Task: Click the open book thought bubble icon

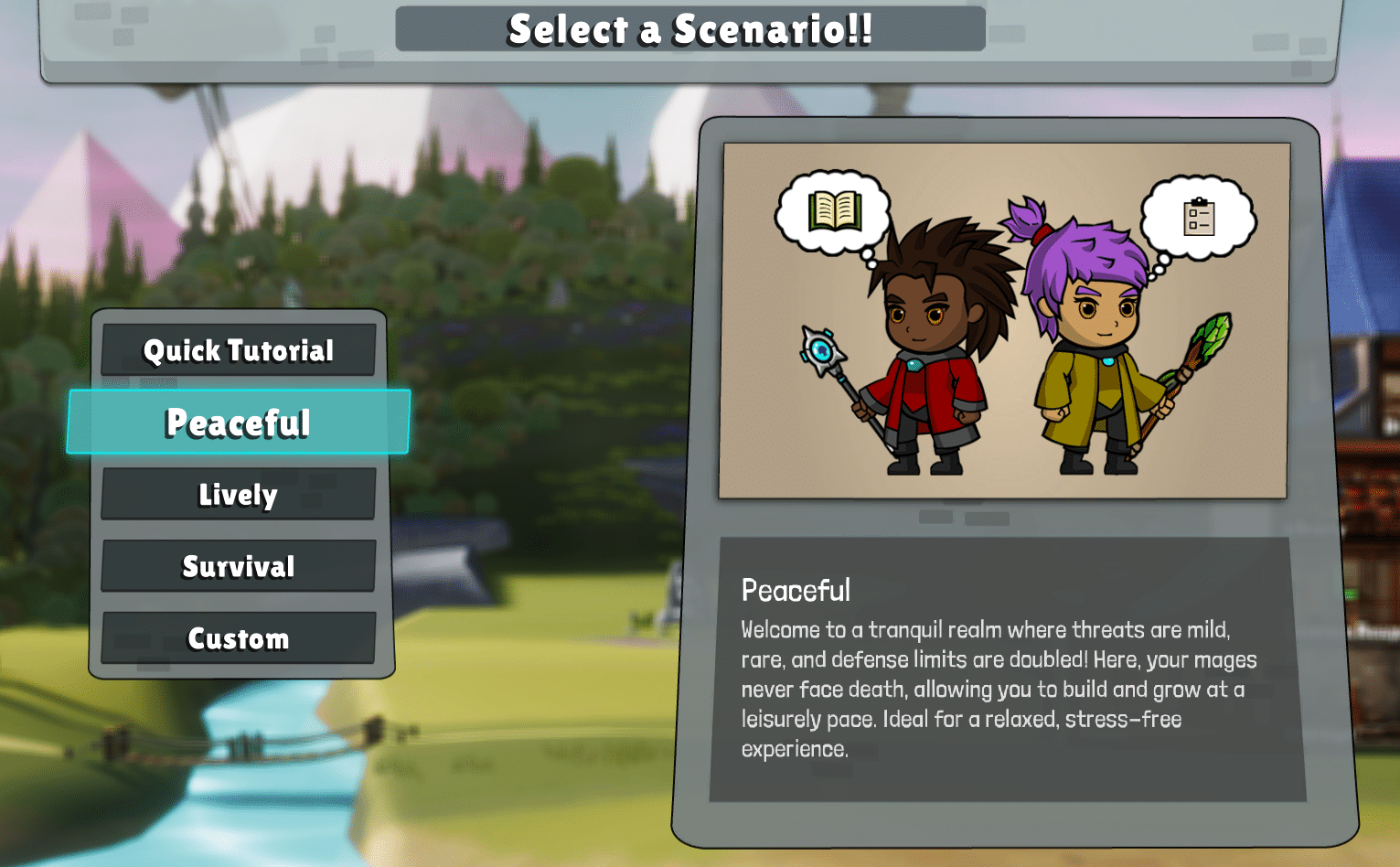Action: (836, 209)
